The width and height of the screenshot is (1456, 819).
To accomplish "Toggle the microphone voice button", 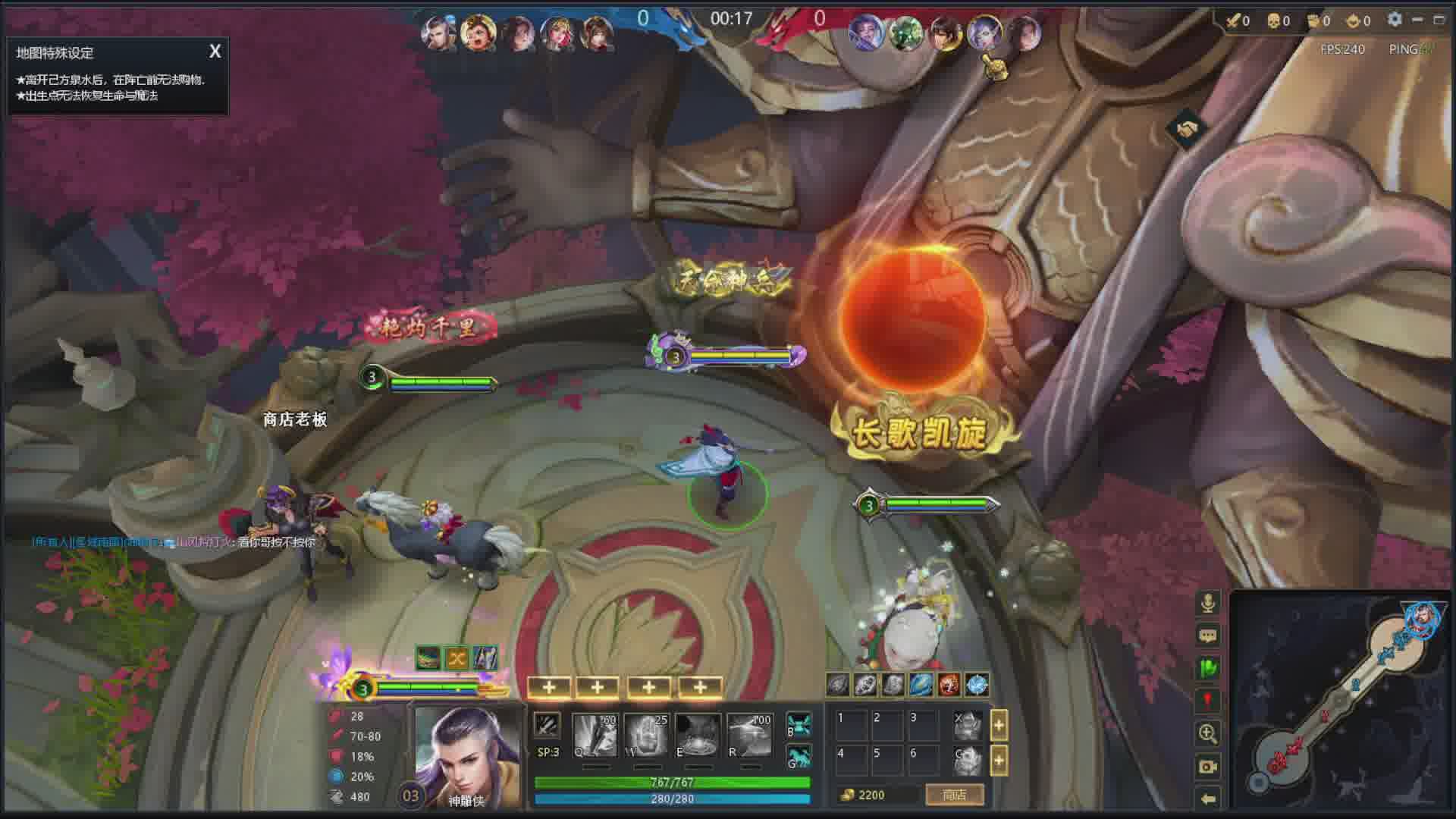I will [1208, 603].
